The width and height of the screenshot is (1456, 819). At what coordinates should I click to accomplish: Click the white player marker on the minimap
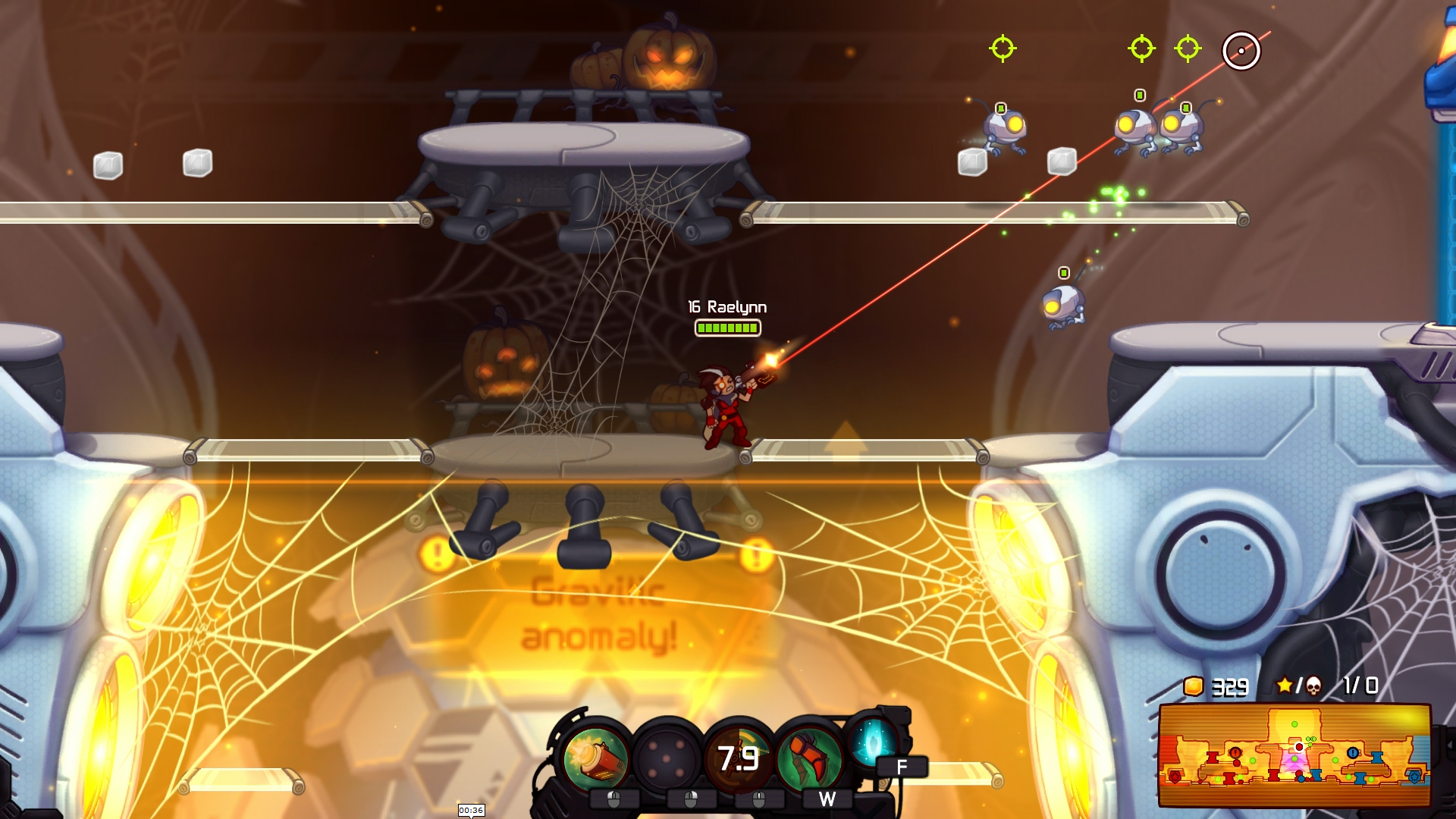[1299, 748]
